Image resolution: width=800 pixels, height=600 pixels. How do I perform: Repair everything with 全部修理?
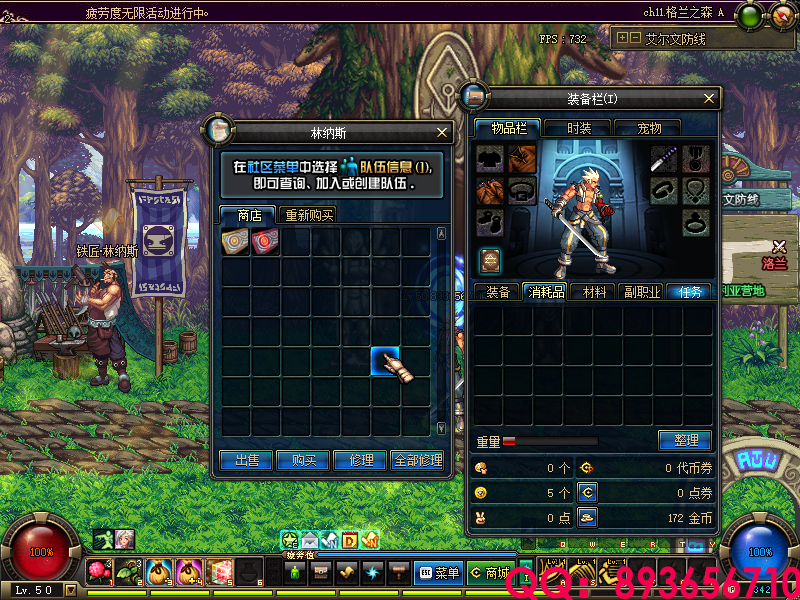[x=417, y=460]
